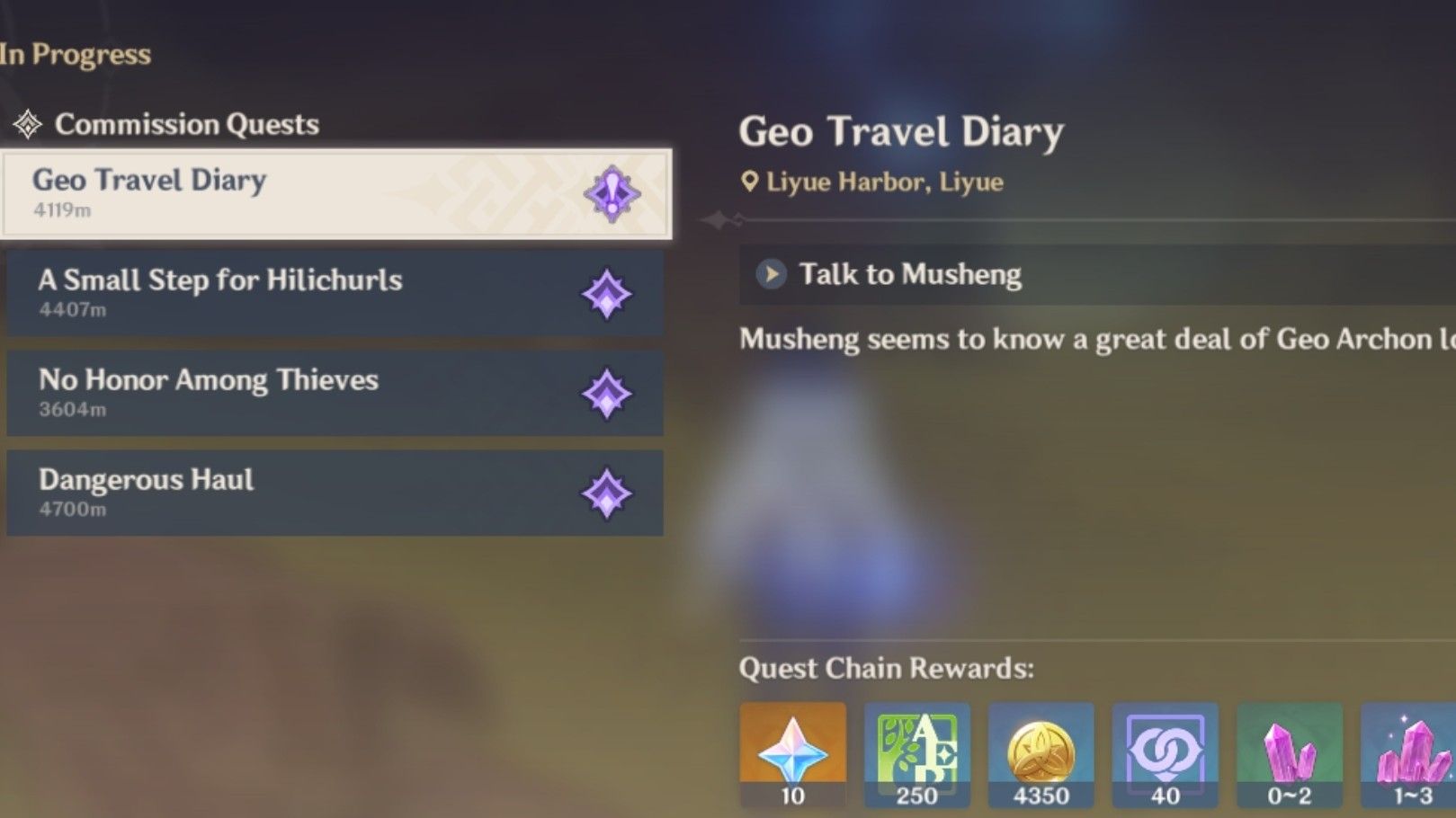
Task: Click the exclamation marker on Geo Travel Diary
Action: [x=611, y=192]
